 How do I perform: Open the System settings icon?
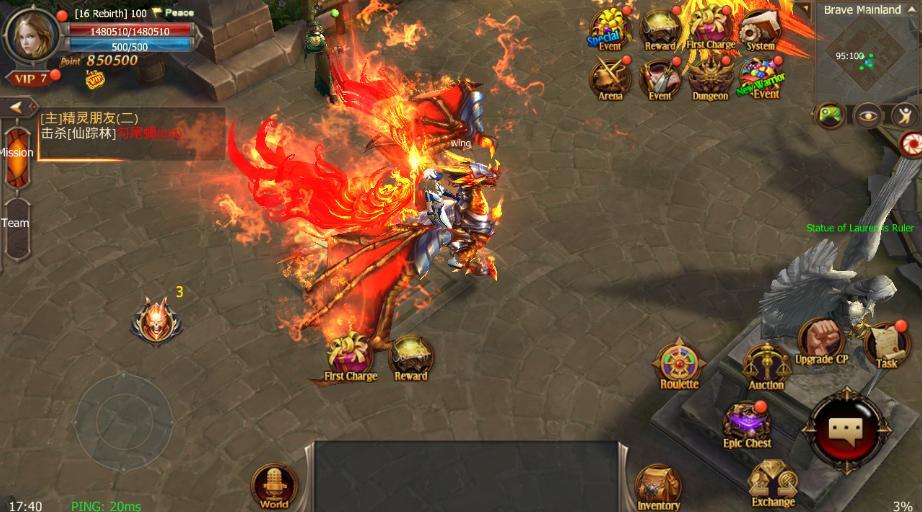point(760,30)
